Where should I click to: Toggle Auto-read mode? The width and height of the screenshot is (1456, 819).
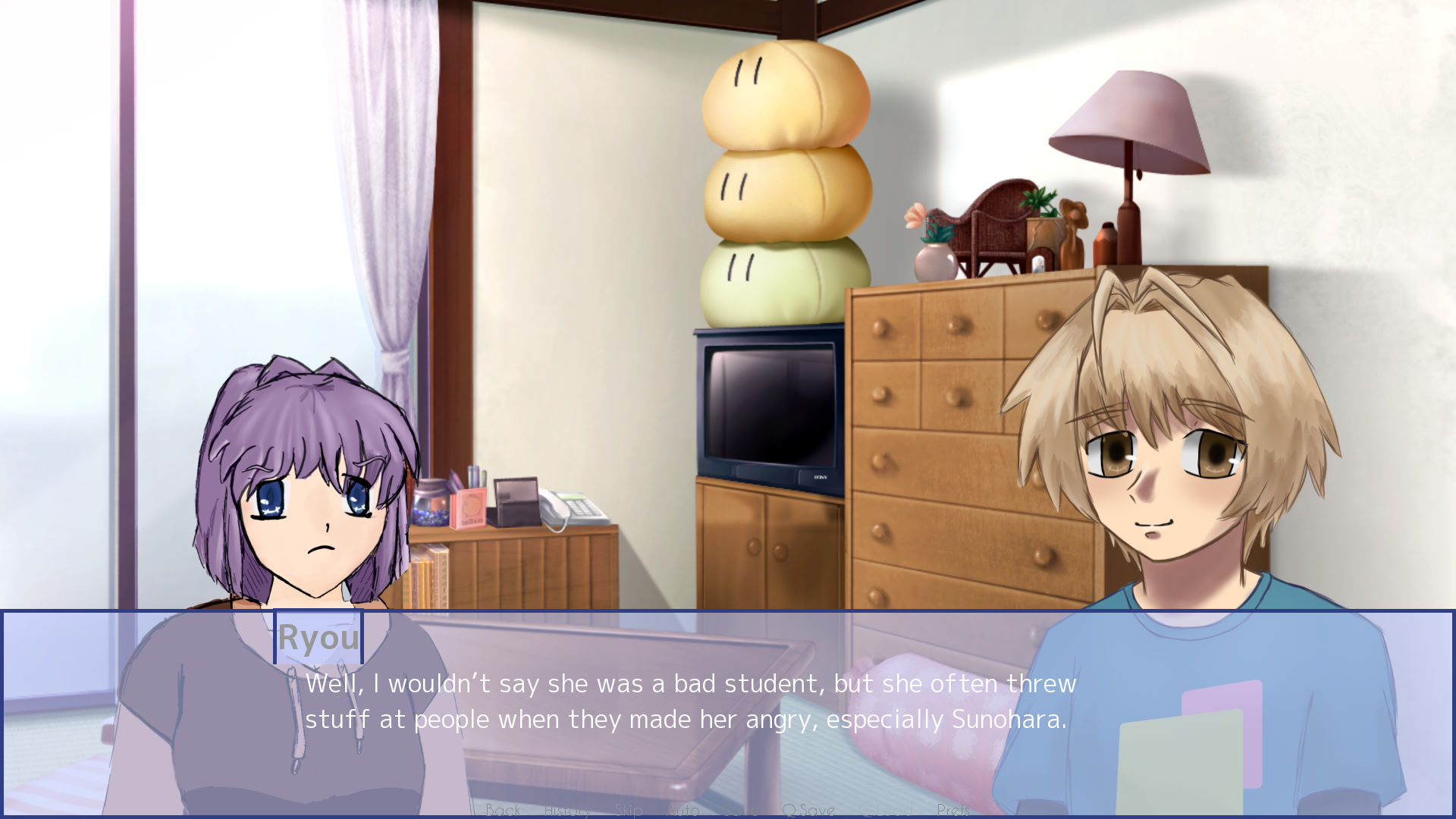685,810
